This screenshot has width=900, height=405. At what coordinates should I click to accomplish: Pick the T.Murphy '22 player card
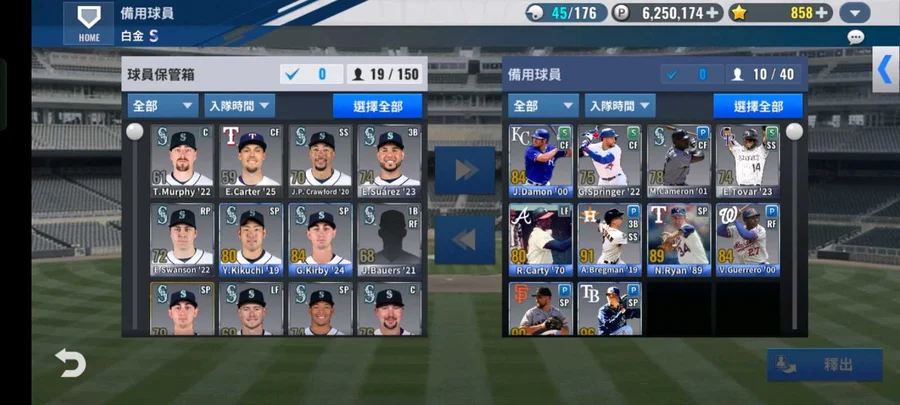tap(182, 160)
